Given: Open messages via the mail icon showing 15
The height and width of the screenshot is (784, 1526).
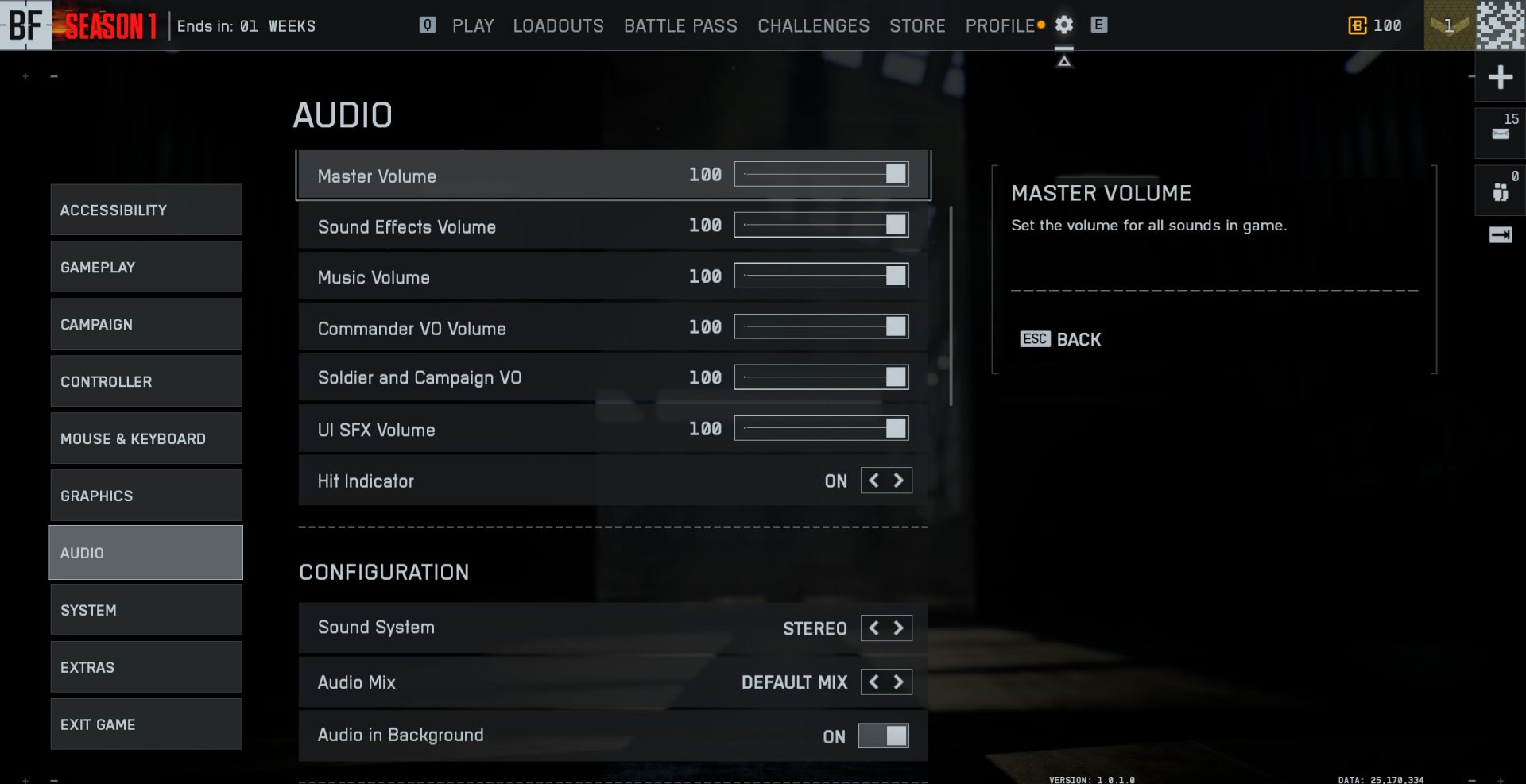Looking at the screenshot, I should coord(1501,132).
